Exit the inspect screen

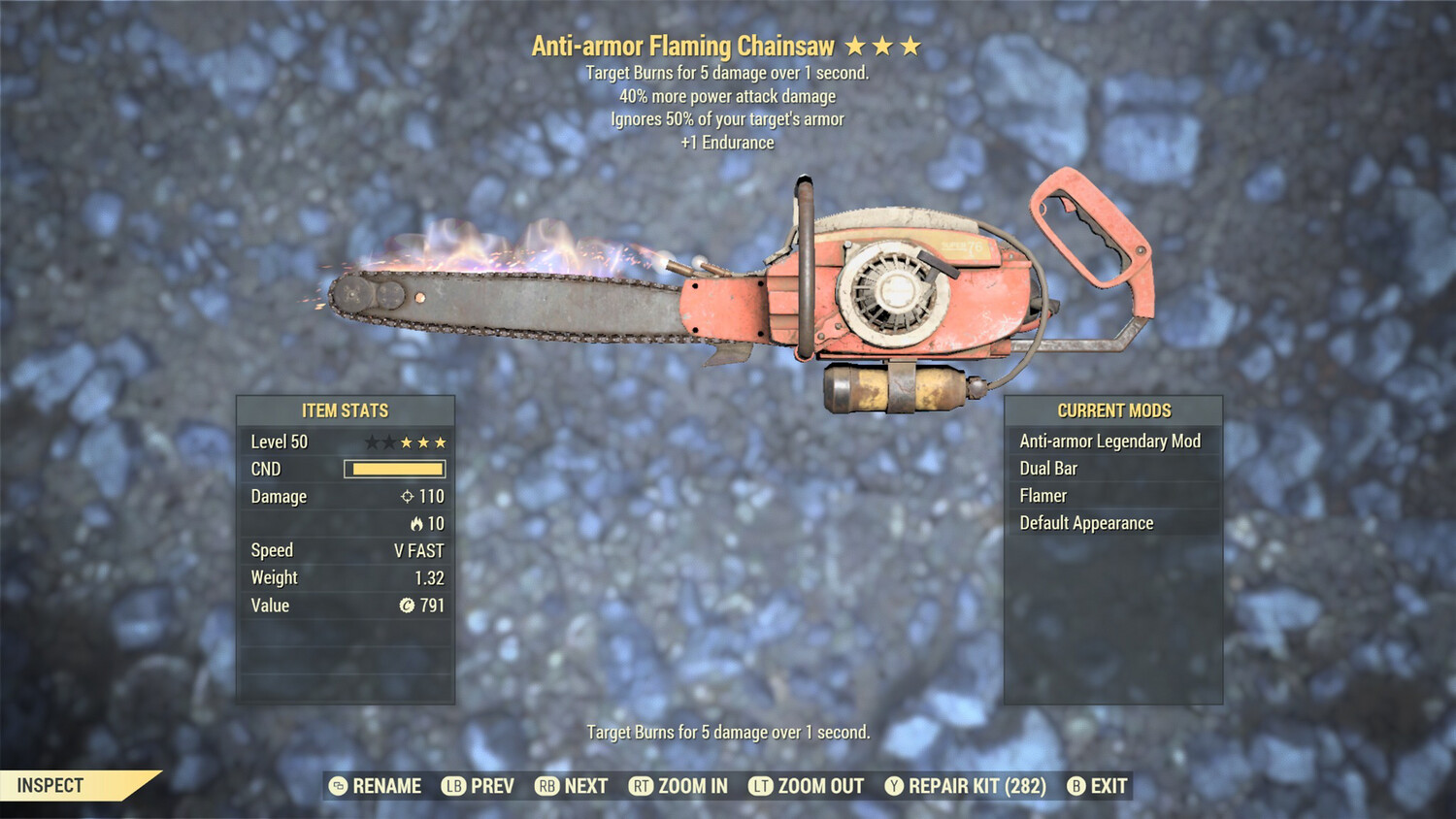(1097, 786)
